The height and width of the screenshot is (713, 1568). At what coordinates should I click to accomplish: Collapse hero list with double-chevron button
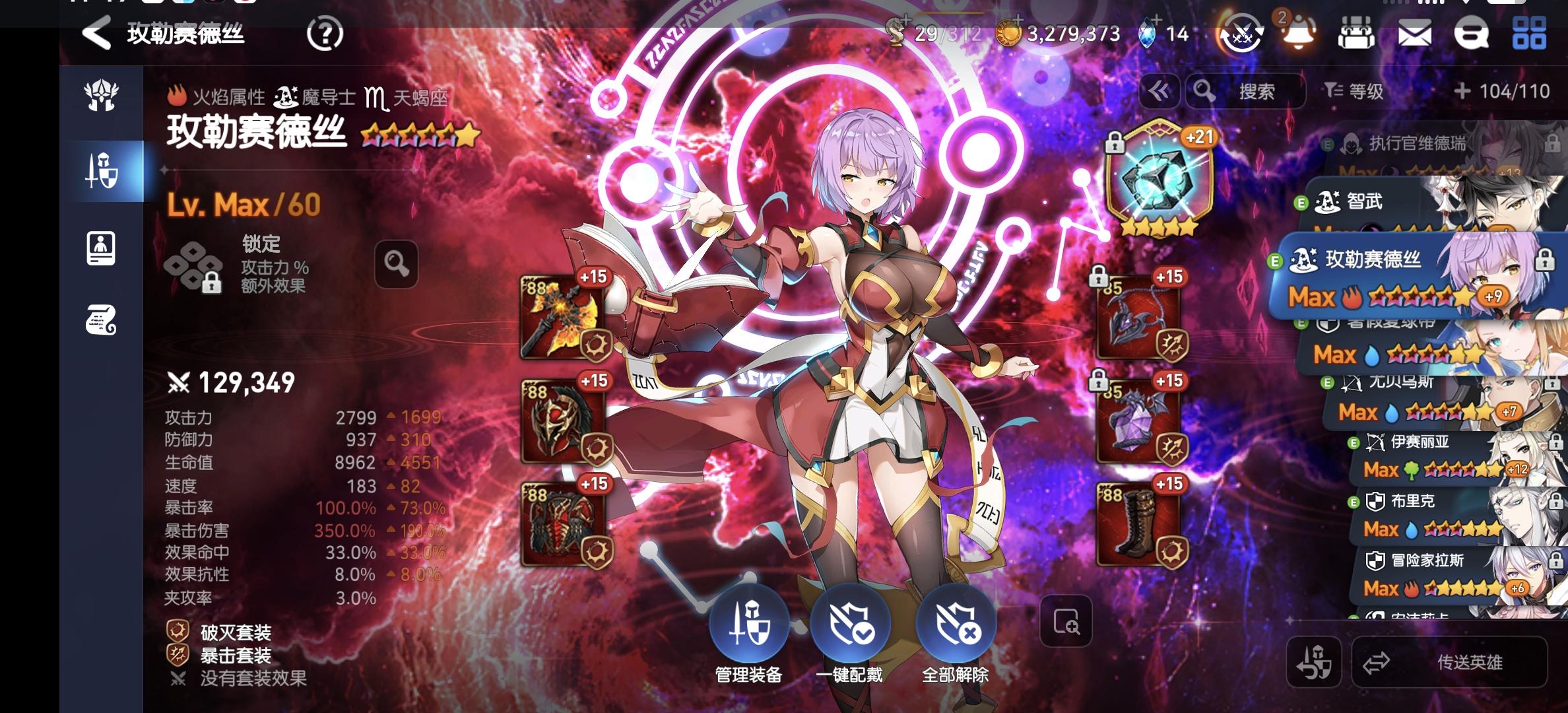1160,92
